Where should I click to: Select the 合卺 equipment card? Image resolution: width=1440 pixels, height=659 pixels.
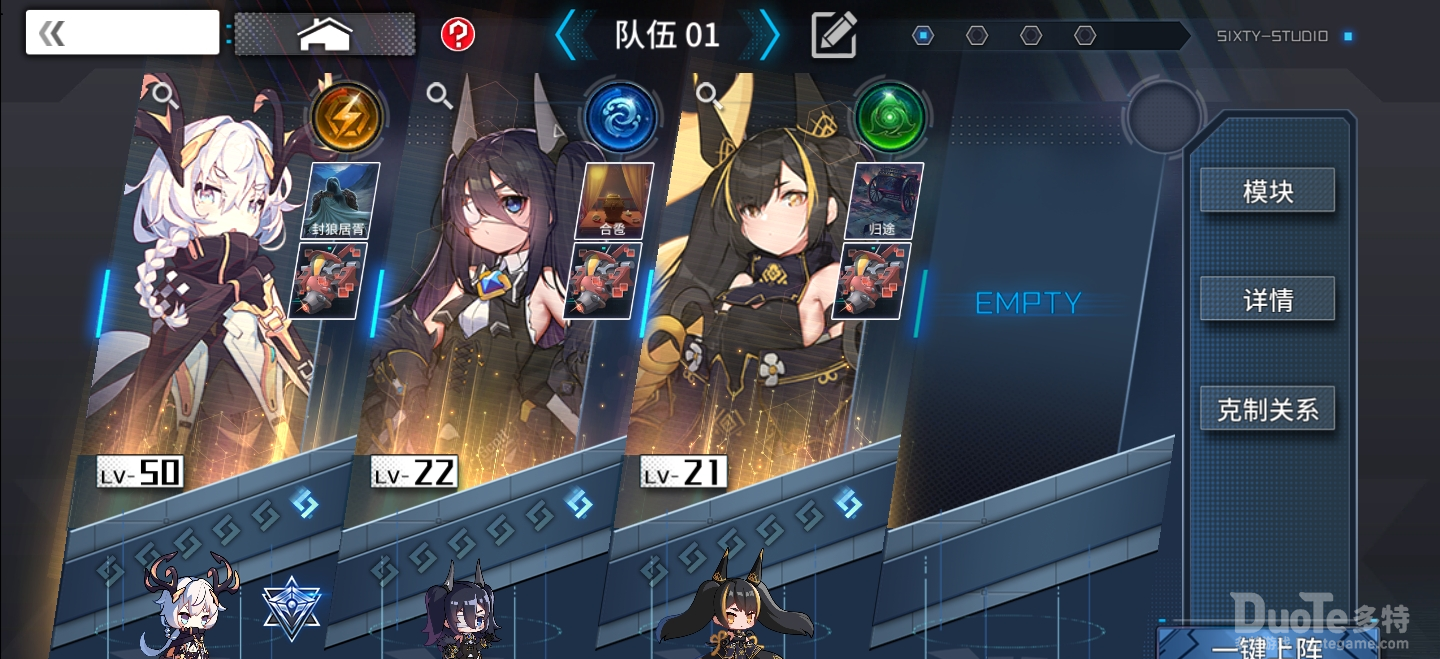click(x=613, y=200)
